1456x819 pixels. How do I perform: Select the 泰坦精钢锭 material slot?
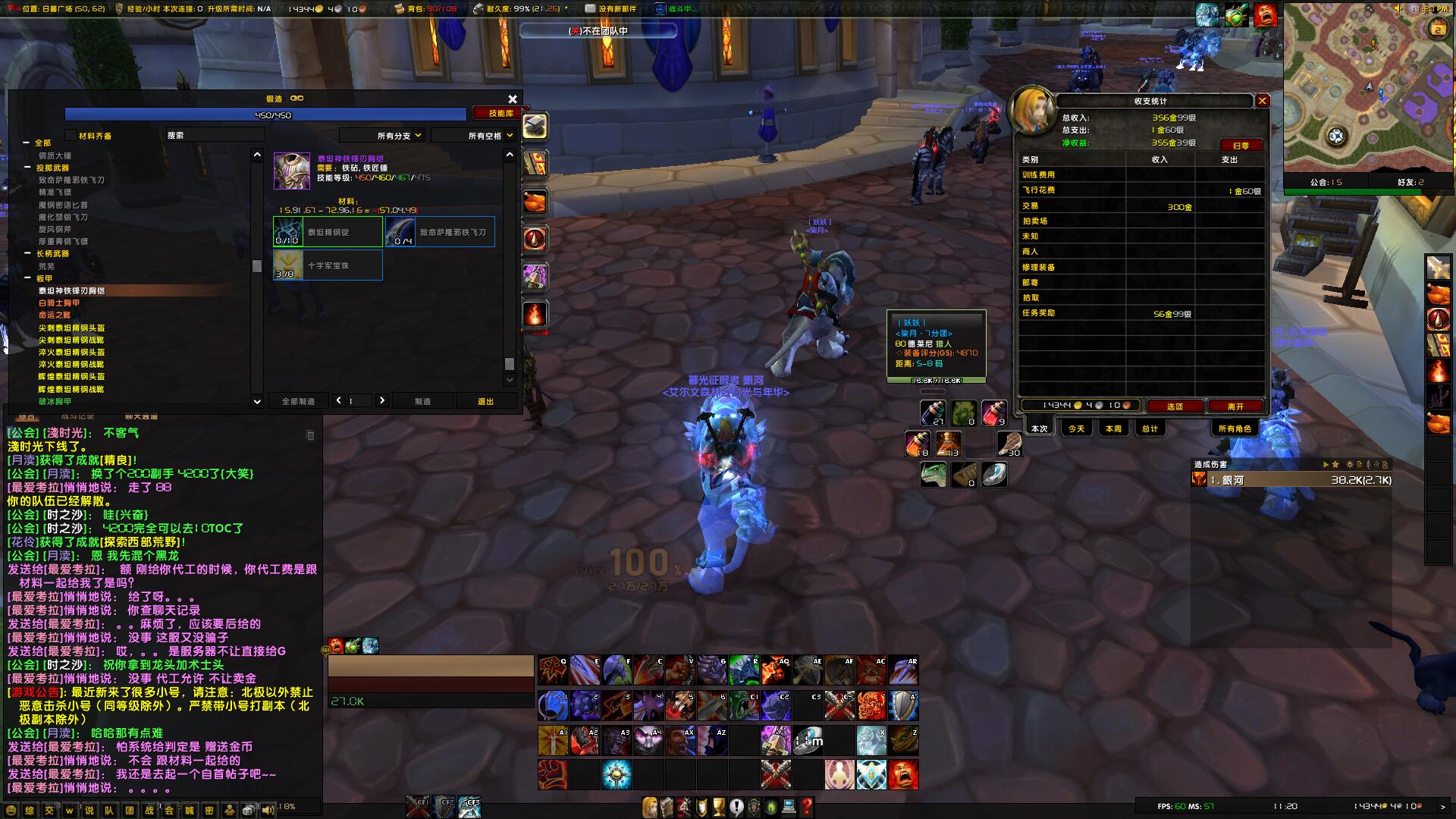click(328, 232)
